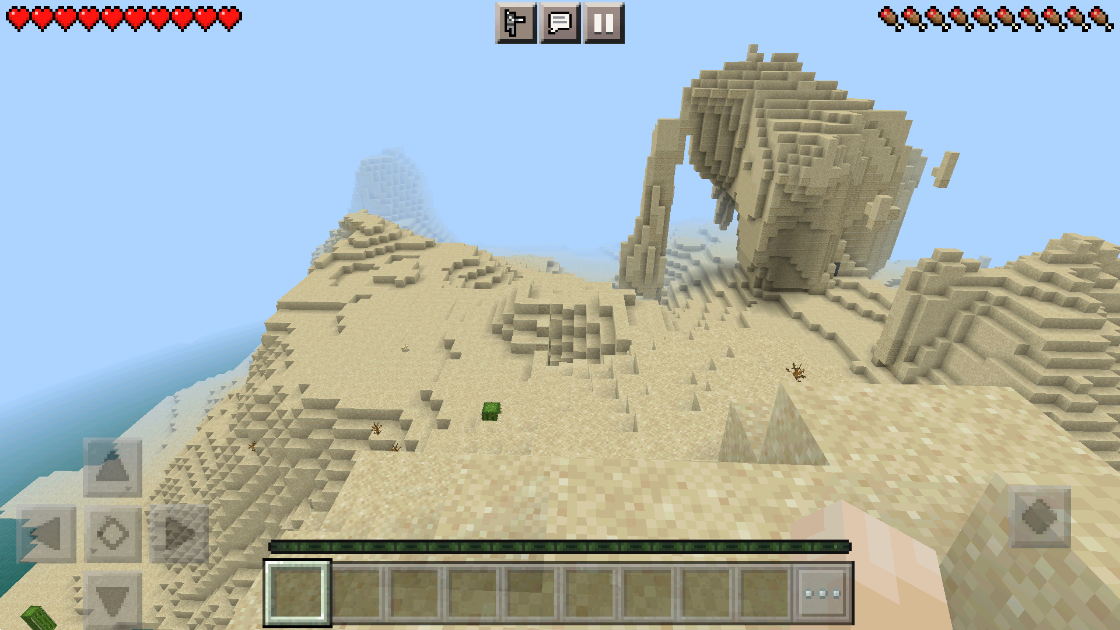
Task: Select the highlighted first hotbar slot
Action: tap(297, 593)
